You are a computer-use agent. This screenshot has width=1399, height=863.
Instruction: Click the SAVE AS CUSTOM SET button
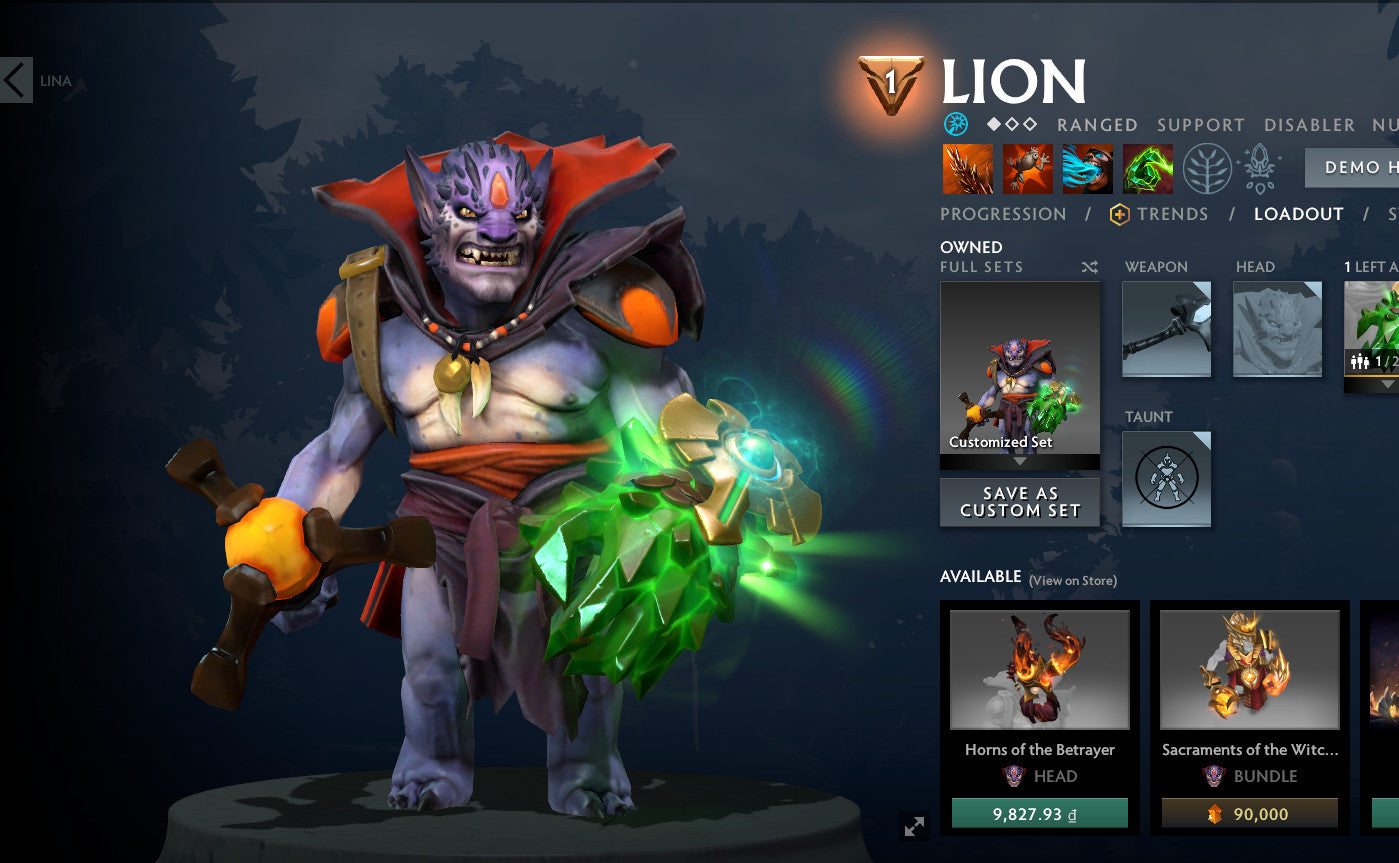(1019, 502)
